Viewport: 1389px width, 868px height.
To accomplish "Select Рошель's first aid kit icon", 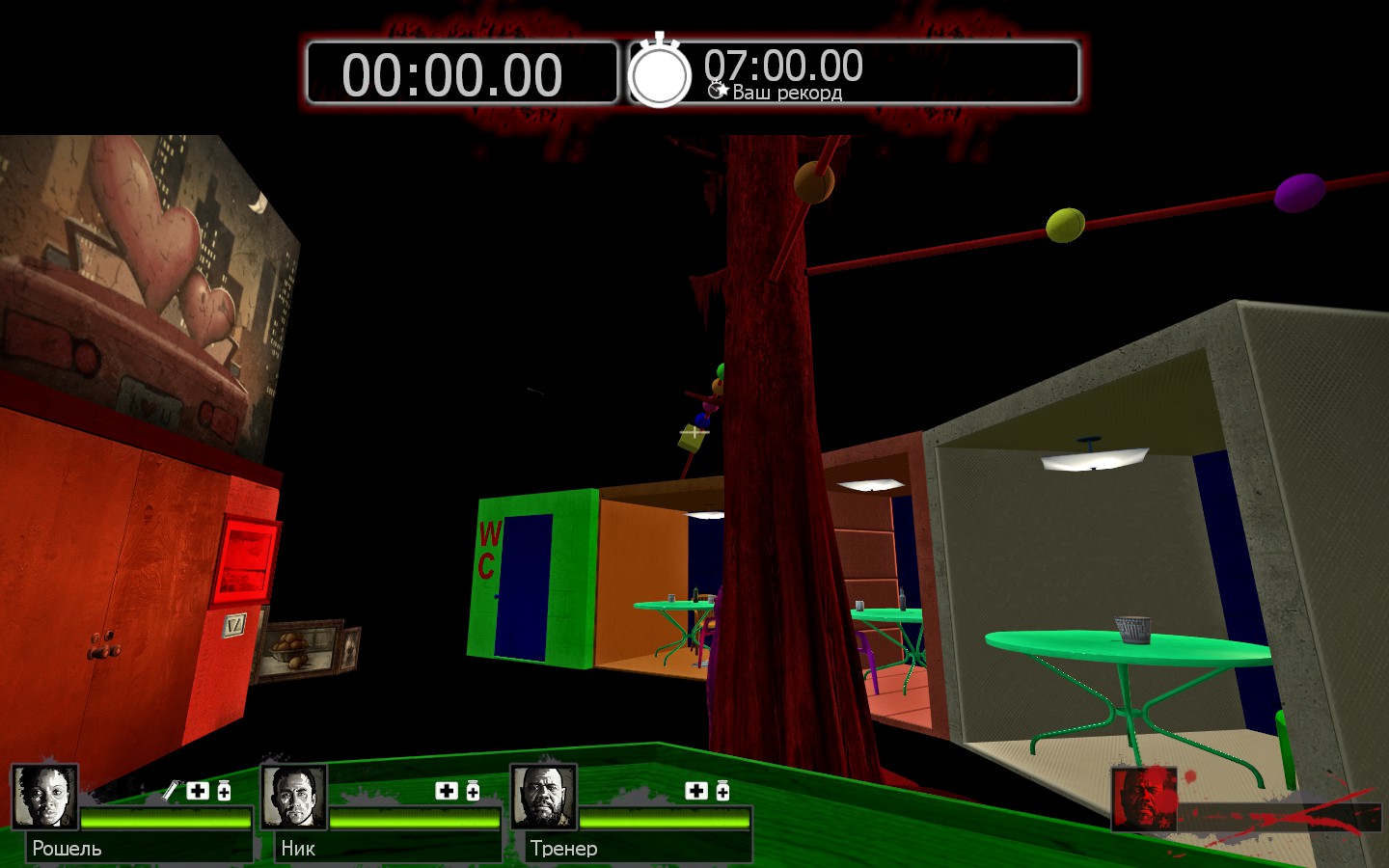I will [x=198, y=791].
